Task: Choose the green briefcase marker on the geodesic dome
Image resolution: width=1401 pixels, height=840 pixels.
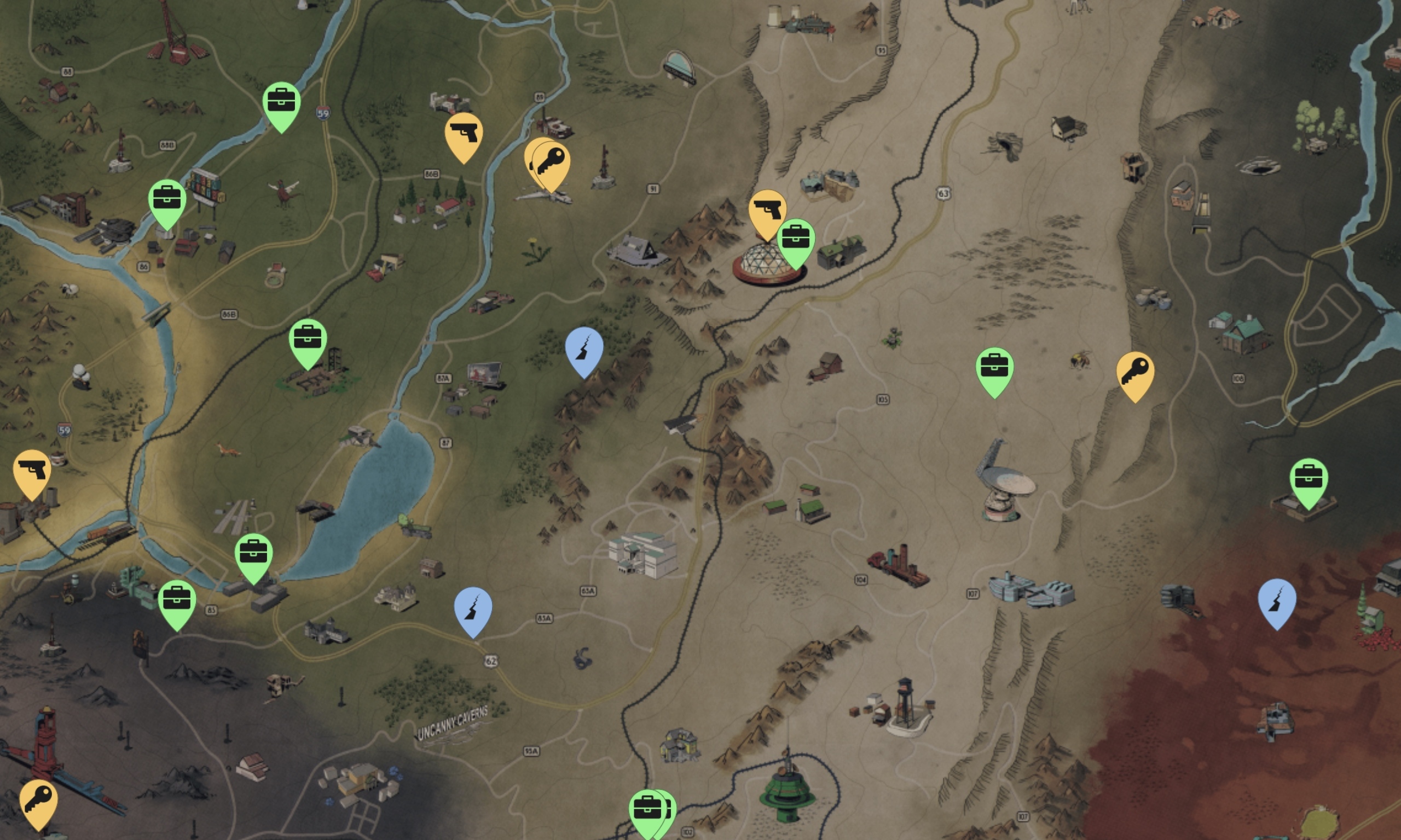Action: [x=796, y=239]
